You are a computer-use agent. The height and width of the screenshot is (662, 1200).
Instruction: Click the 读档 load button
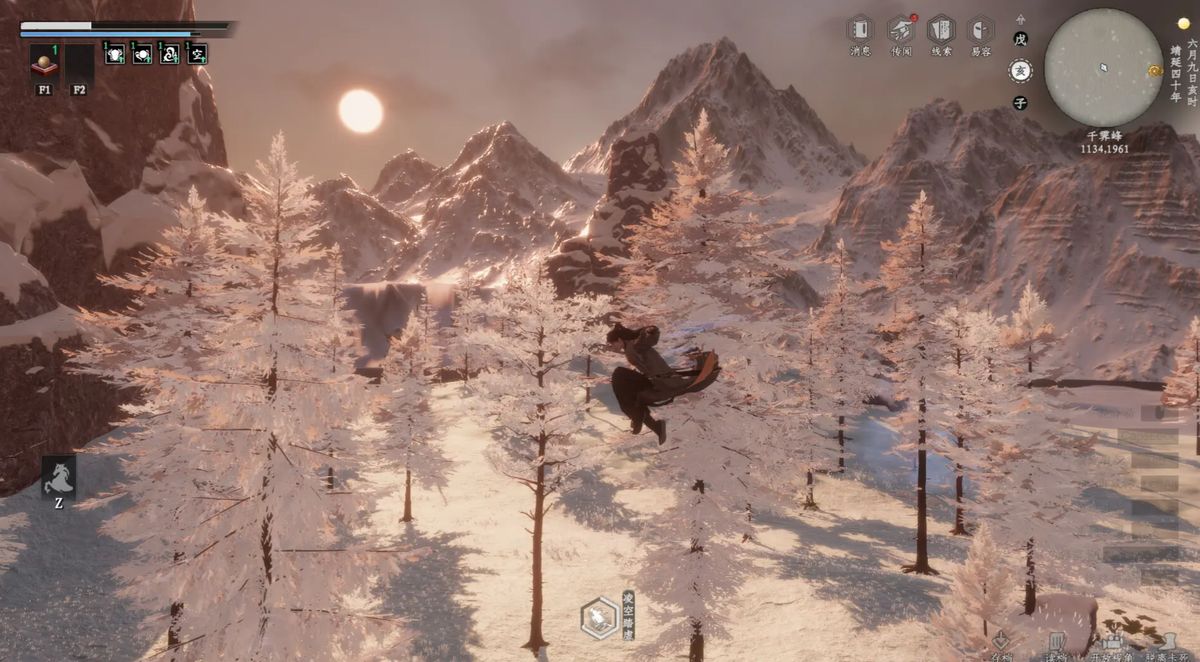point(1055,644)
